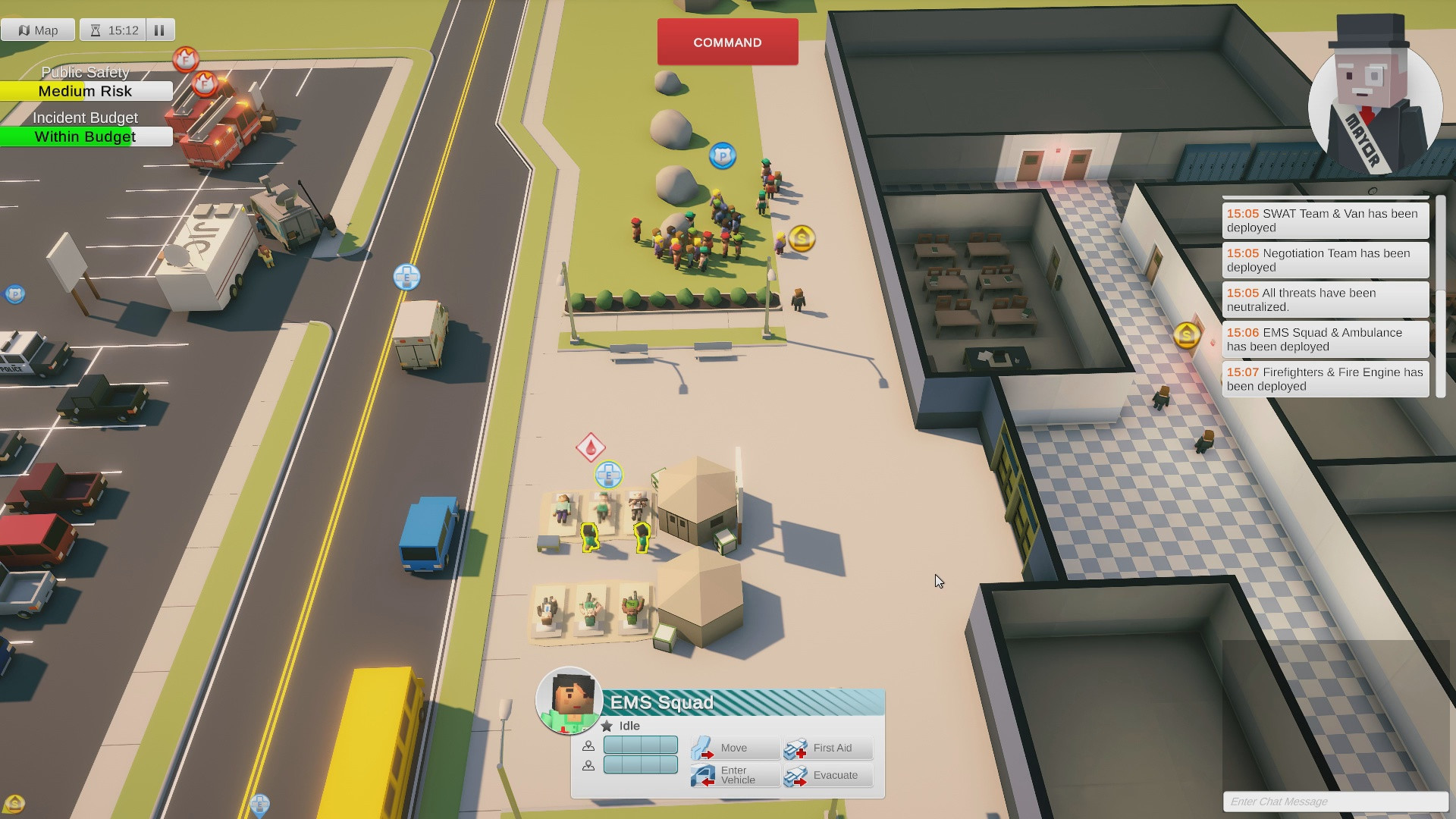This screenshot has height=819, width=1456.
Task: Select the red blood drop casualty marker
Action: 590,449
